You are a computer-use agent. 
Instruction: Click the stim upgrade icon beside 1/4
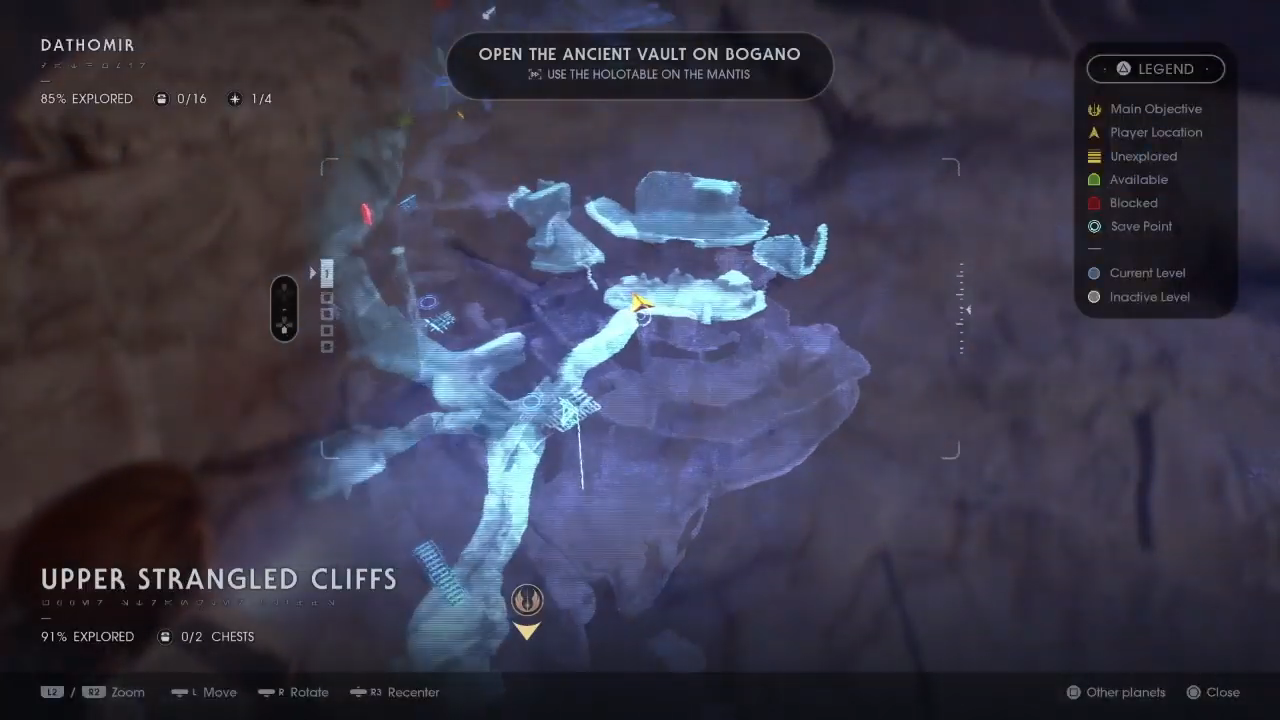pyautogui.click(x=234, y=98)
